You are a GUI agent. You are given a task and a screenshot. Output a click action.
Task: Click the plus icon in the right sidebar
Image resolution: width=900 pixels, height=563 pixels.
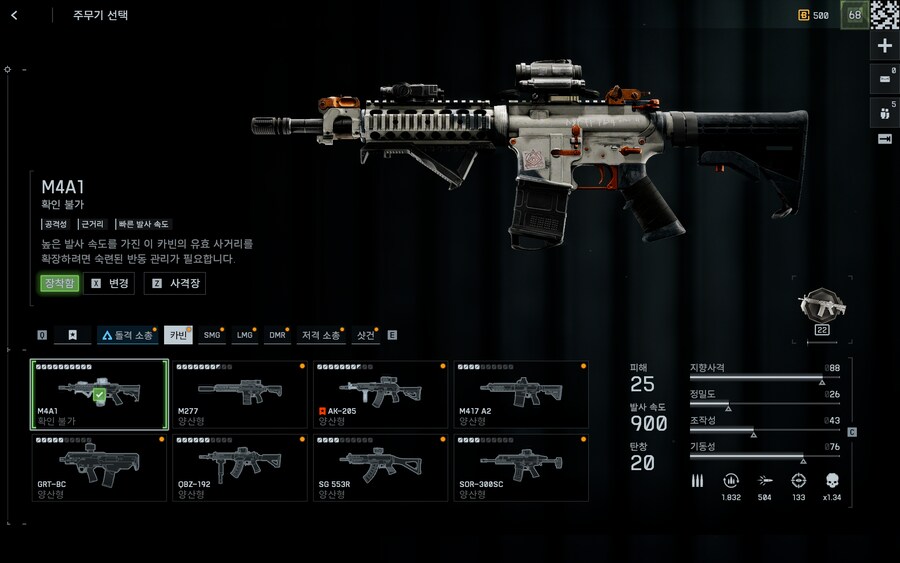tap(885, 46)
